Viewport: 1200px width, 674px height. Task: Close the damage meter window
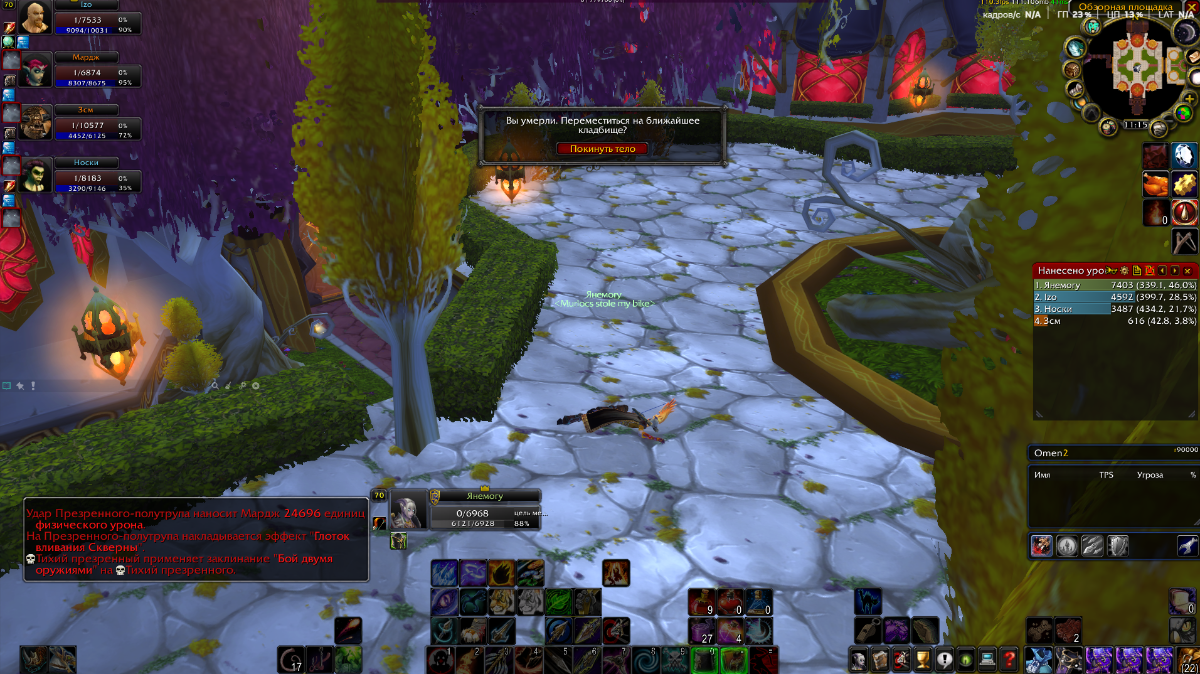[1188, 271]
